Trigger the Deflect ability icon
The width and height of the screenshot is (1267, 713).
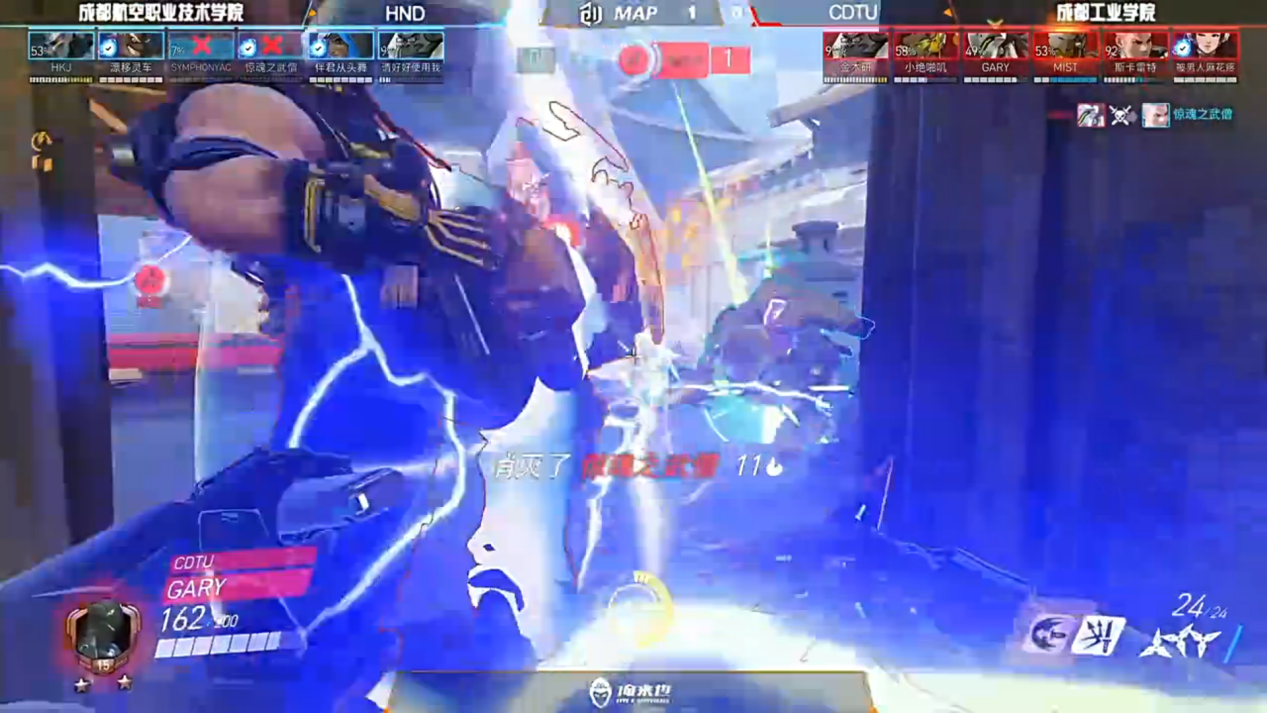1099,636
